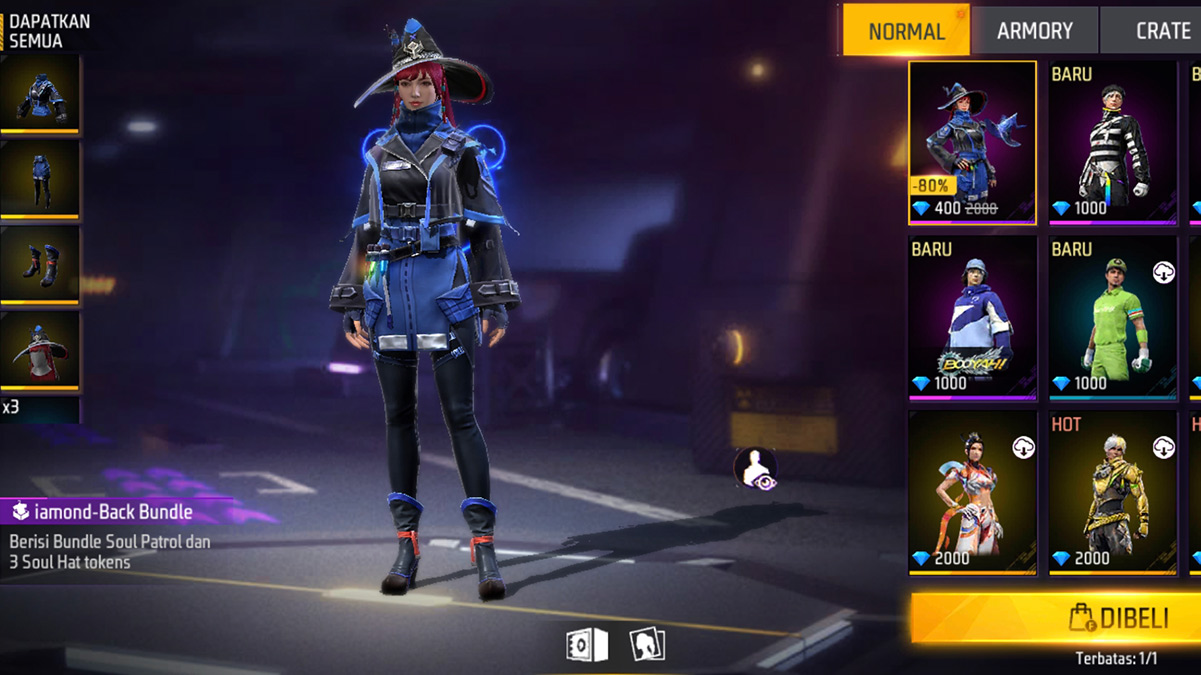The image size is (1201, 675).
Task: Toggle the character preview eye icon
Action: tap(755, 469)
